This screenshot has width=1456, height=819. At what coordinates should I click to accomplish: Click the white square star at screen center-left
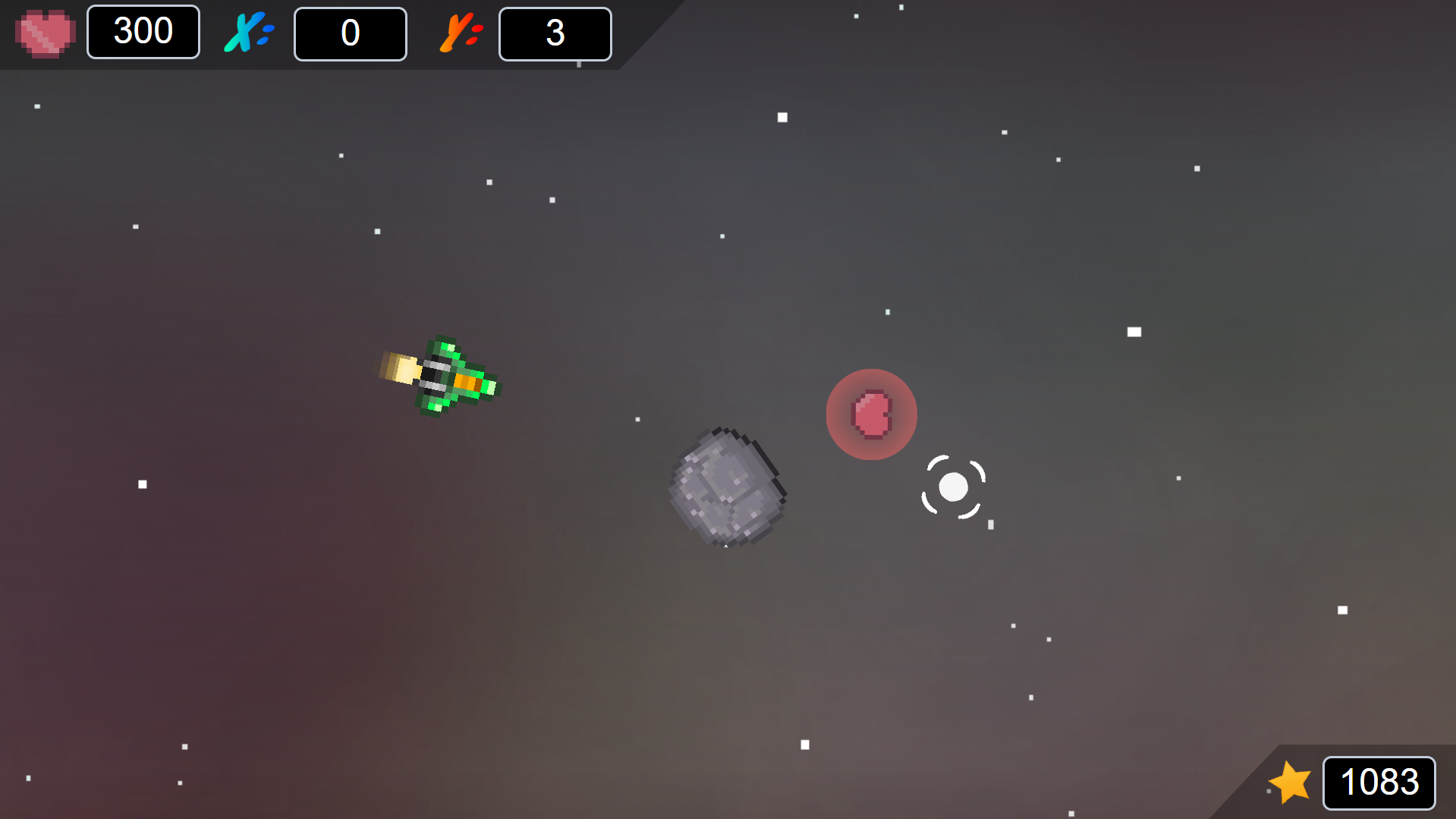142,483
